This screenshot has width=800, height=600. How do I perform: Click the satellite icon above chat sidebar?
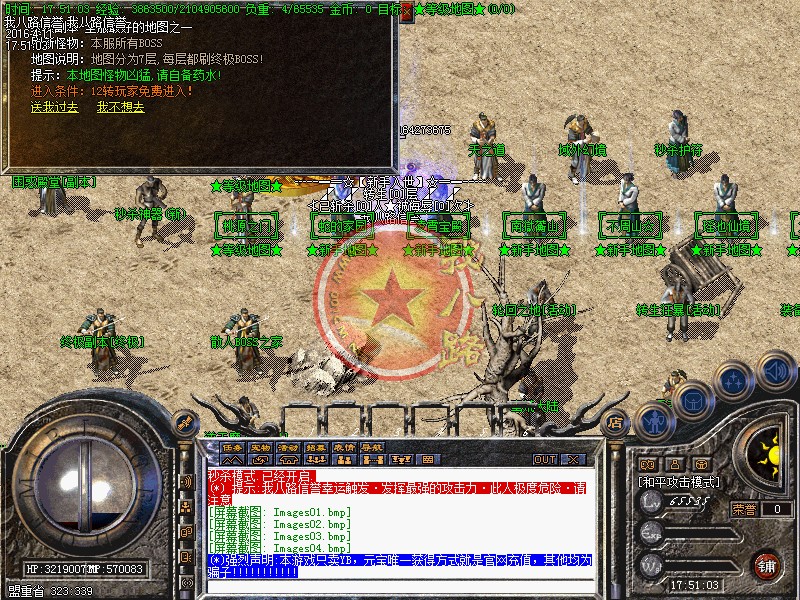point(184,423)
